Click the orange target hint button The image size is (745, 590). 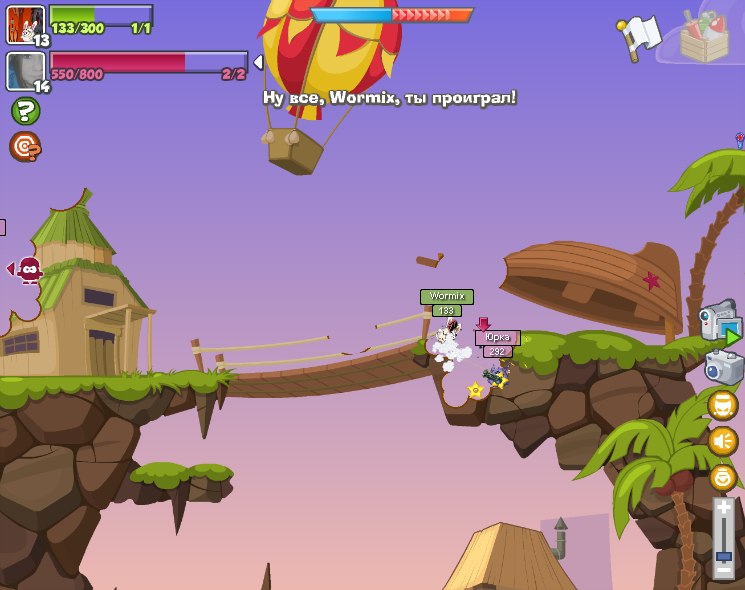[x=25, y=147]
